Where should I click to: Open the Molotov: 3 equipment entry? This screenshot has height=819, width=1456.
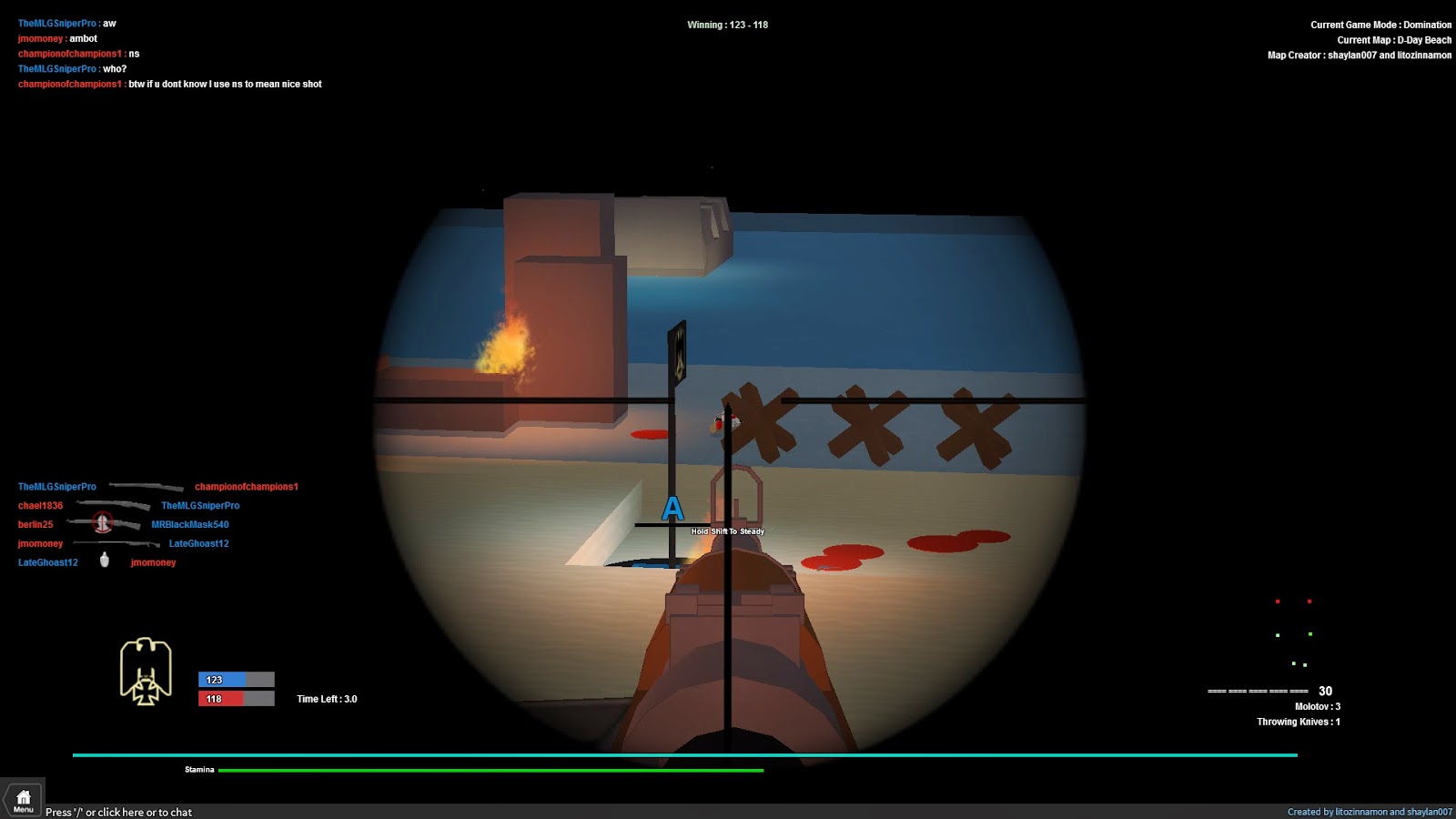tap(1317, 704)
